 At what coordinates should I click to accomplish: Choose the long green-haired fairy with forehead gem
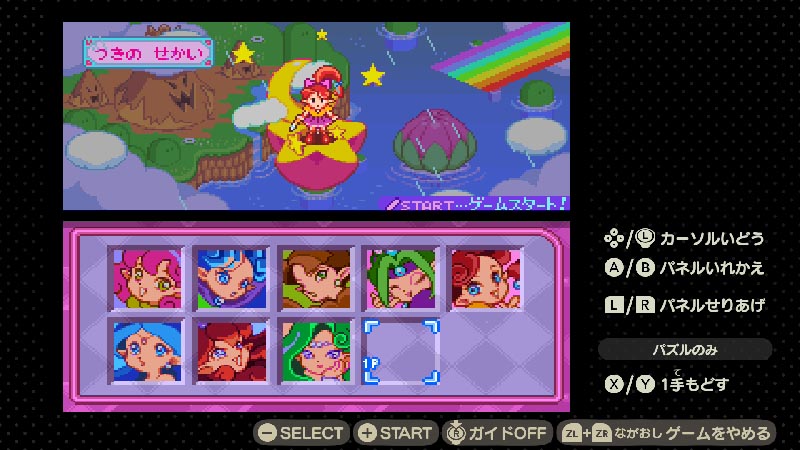click(x=316, y=352)
